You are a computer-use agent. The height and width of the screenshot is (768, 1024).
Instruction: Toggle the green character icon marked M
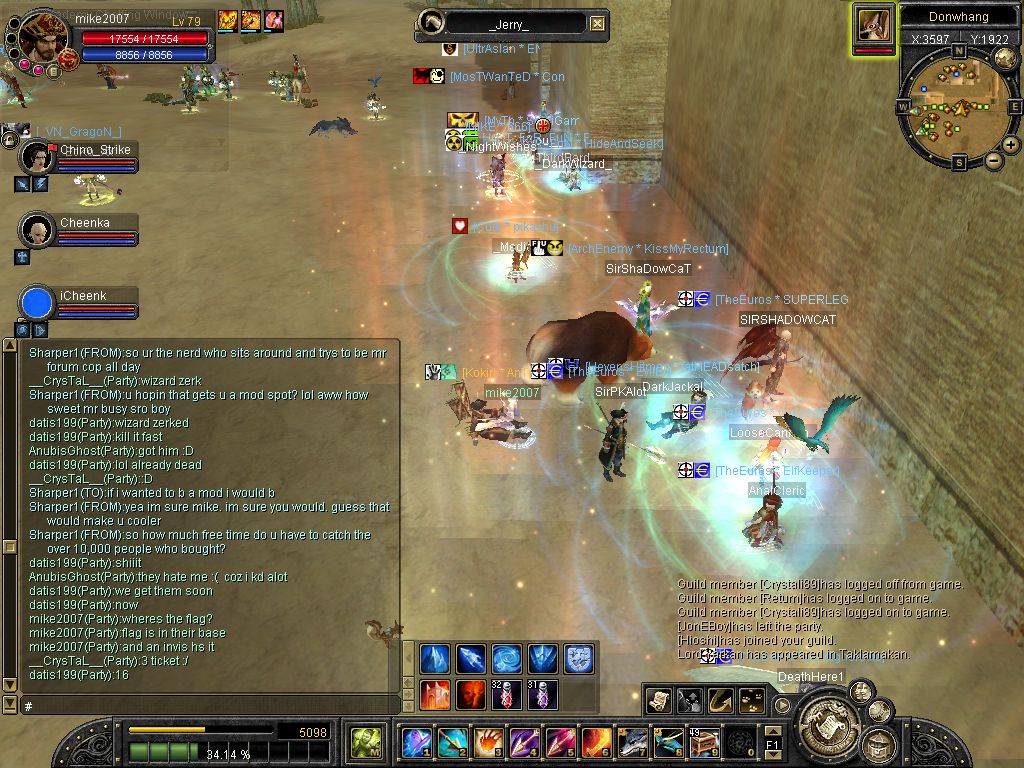[366, 743]
